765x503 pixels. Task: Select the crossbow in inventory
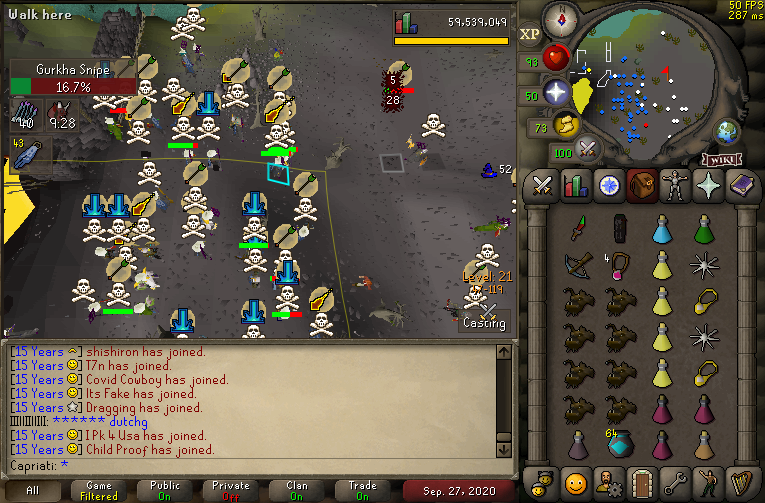coord(575,264)
